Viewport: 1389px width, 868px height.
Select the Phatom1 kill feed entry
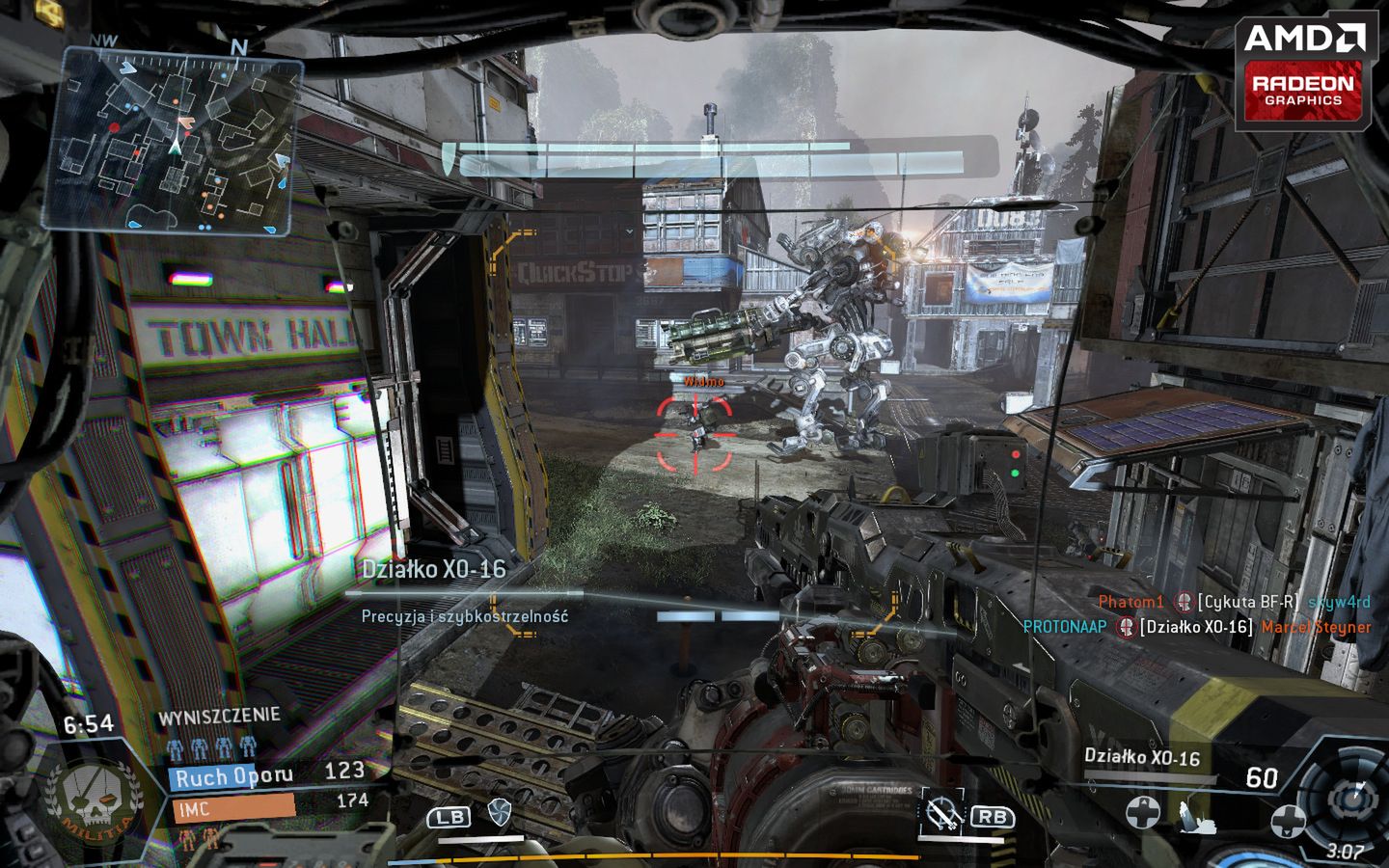1234,602
